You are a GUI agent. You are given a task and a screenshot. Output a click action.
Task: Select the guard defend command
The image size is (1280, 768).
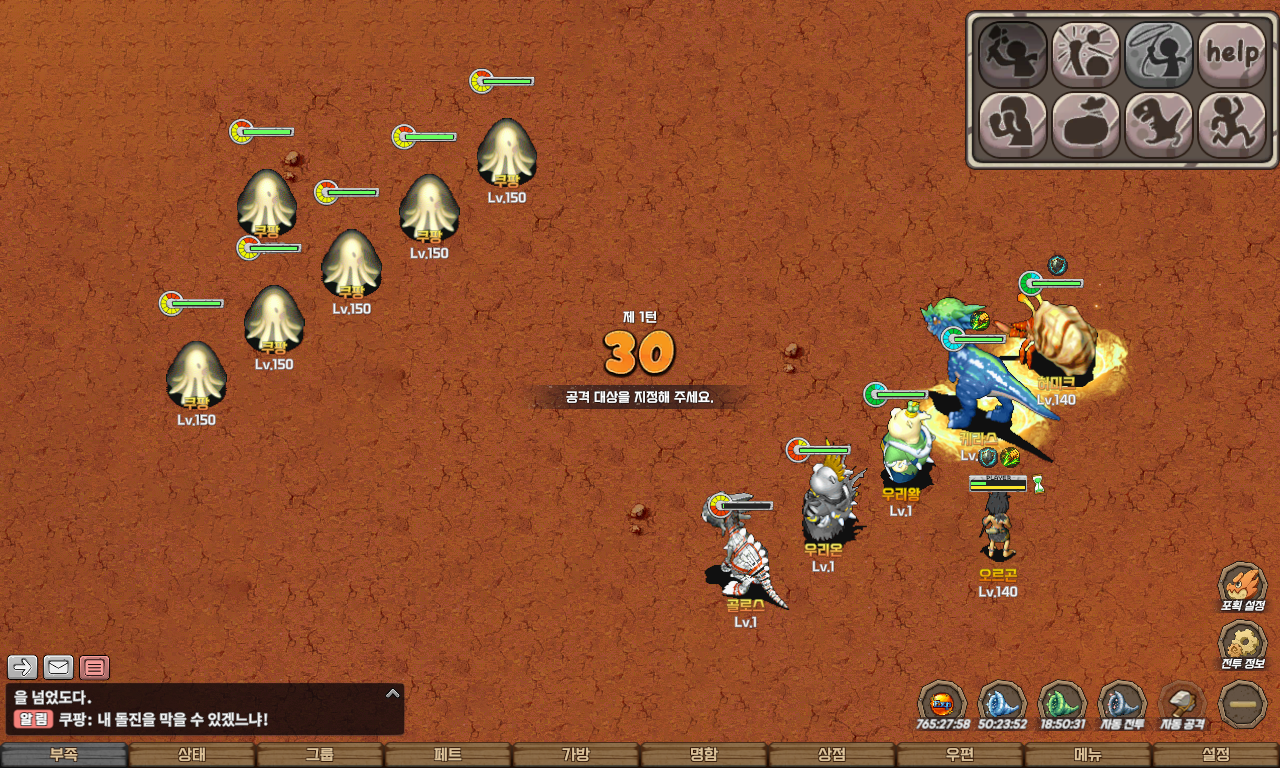point(1012,125)
